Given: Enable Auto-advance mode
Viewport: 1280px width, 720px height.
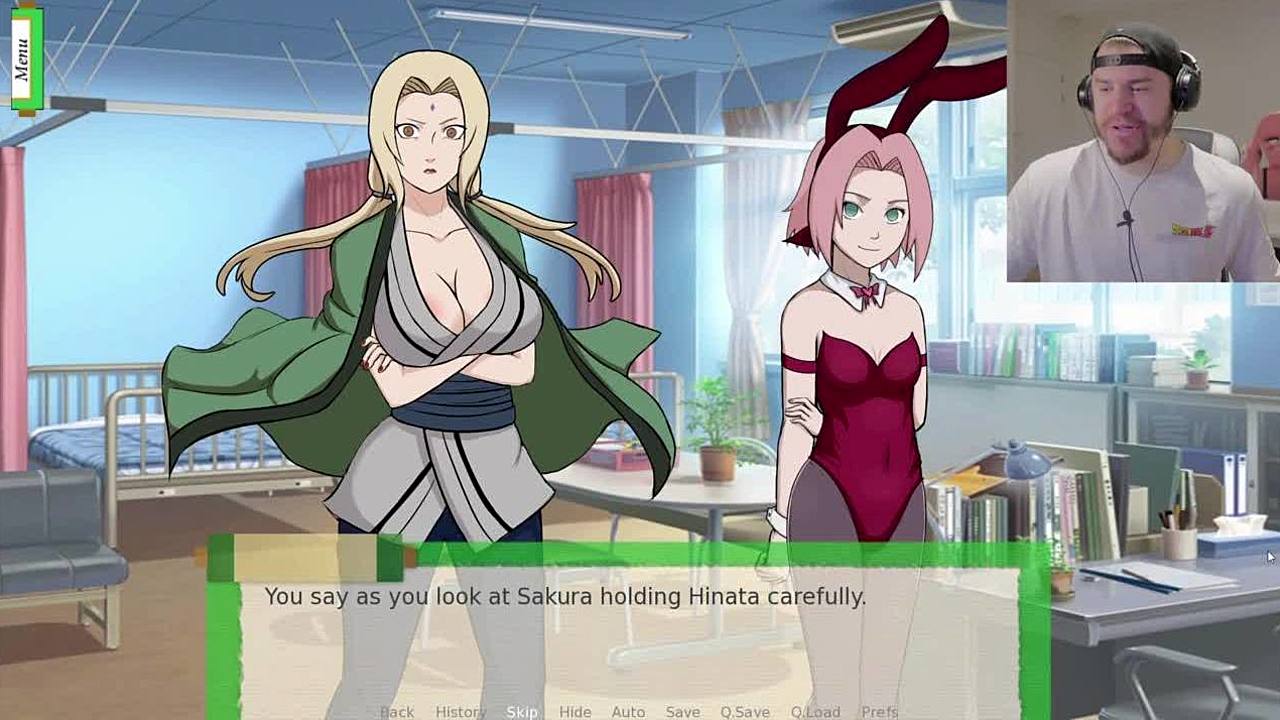Looking at the screenshot, I should tap(628, 712).
